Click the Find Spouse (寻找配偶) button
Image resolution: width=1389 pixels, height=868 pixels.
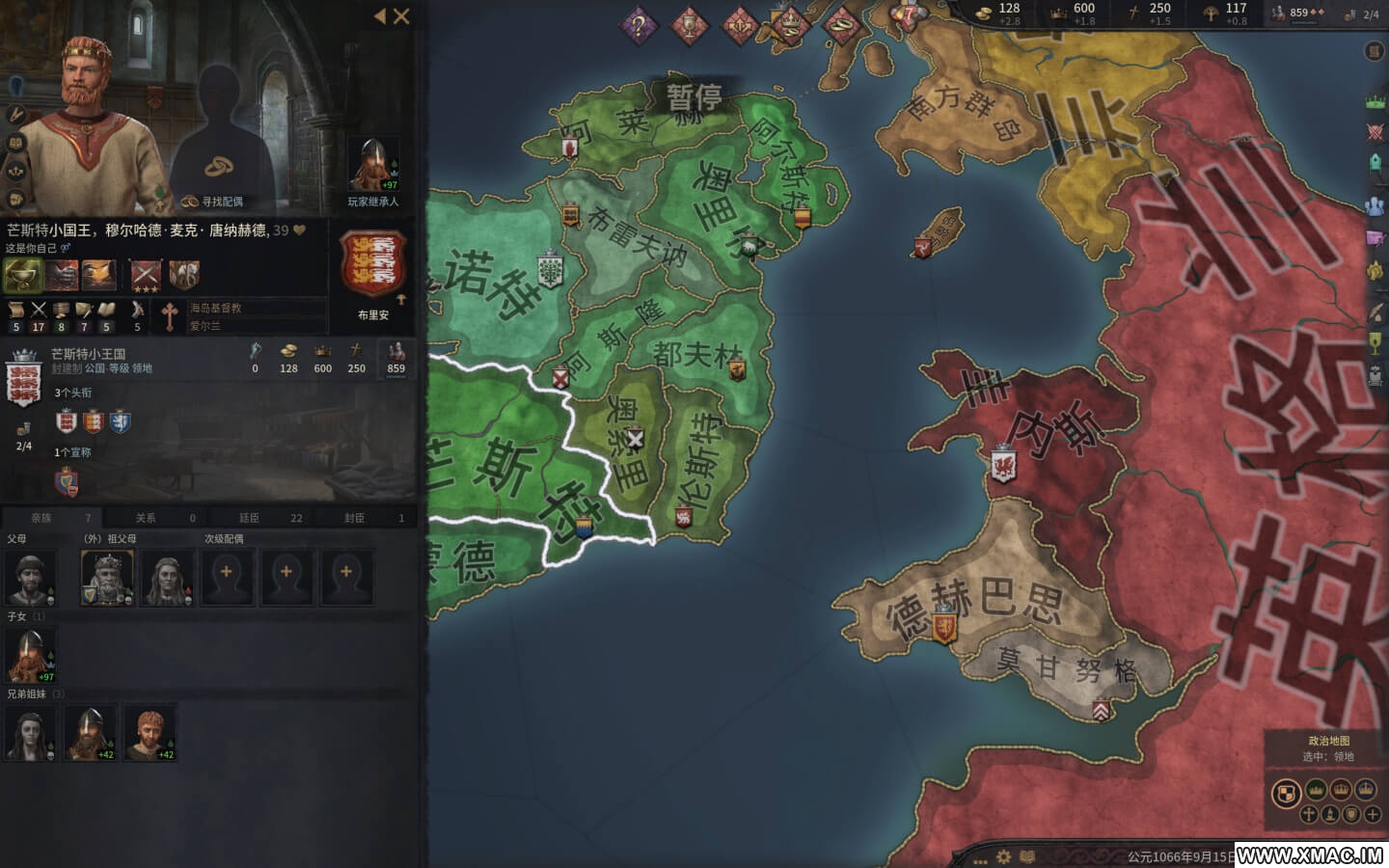click(x=213, y=202)
